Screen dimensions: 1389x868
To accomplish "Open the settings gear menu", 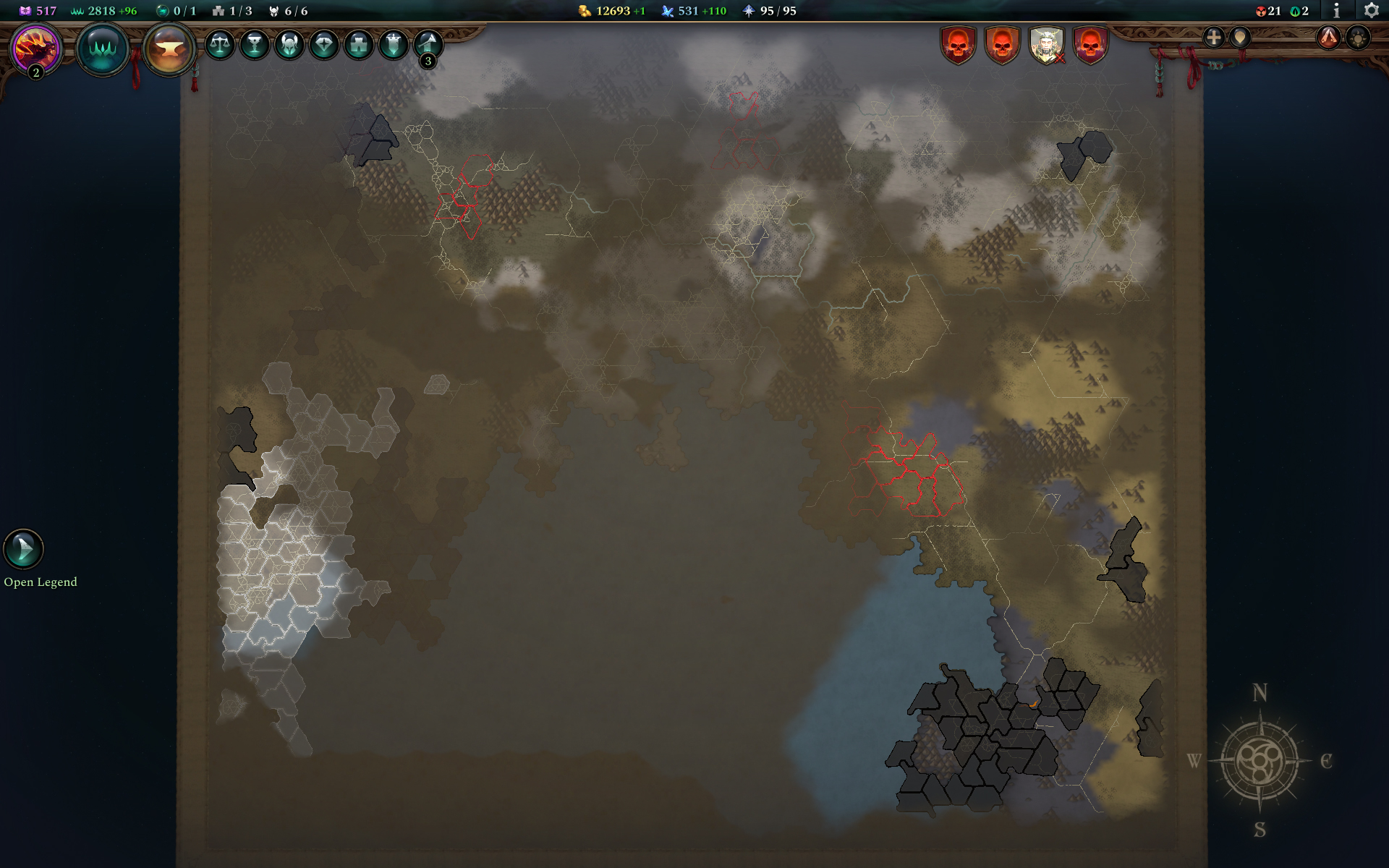I will click(1372, 12).
